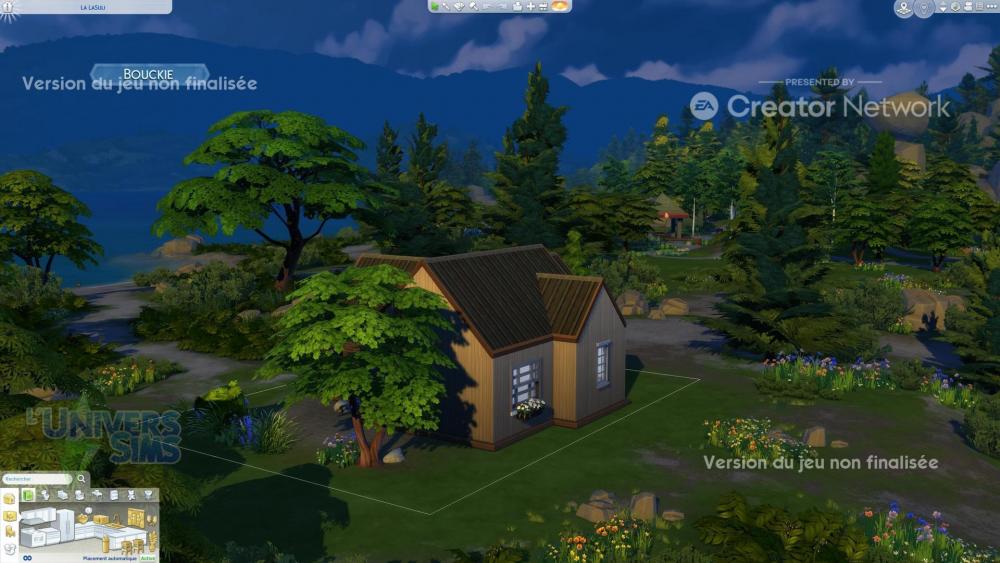Click the up/down floor level arrows
Viewport: 1000px width, 563px height.
[942, 8]
